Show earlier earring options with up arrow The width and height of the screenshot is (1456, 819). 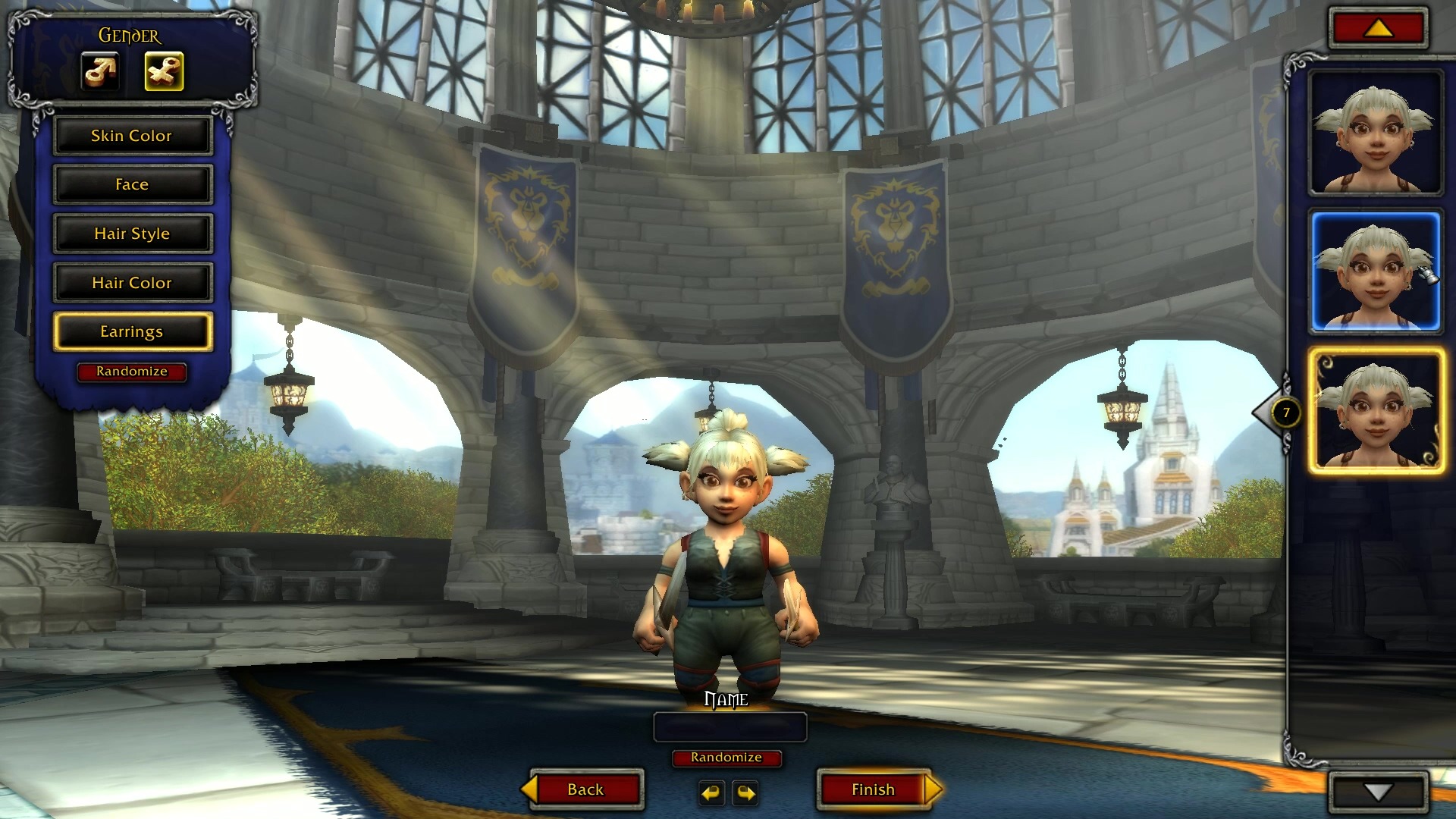click(x=1378, y=29)
